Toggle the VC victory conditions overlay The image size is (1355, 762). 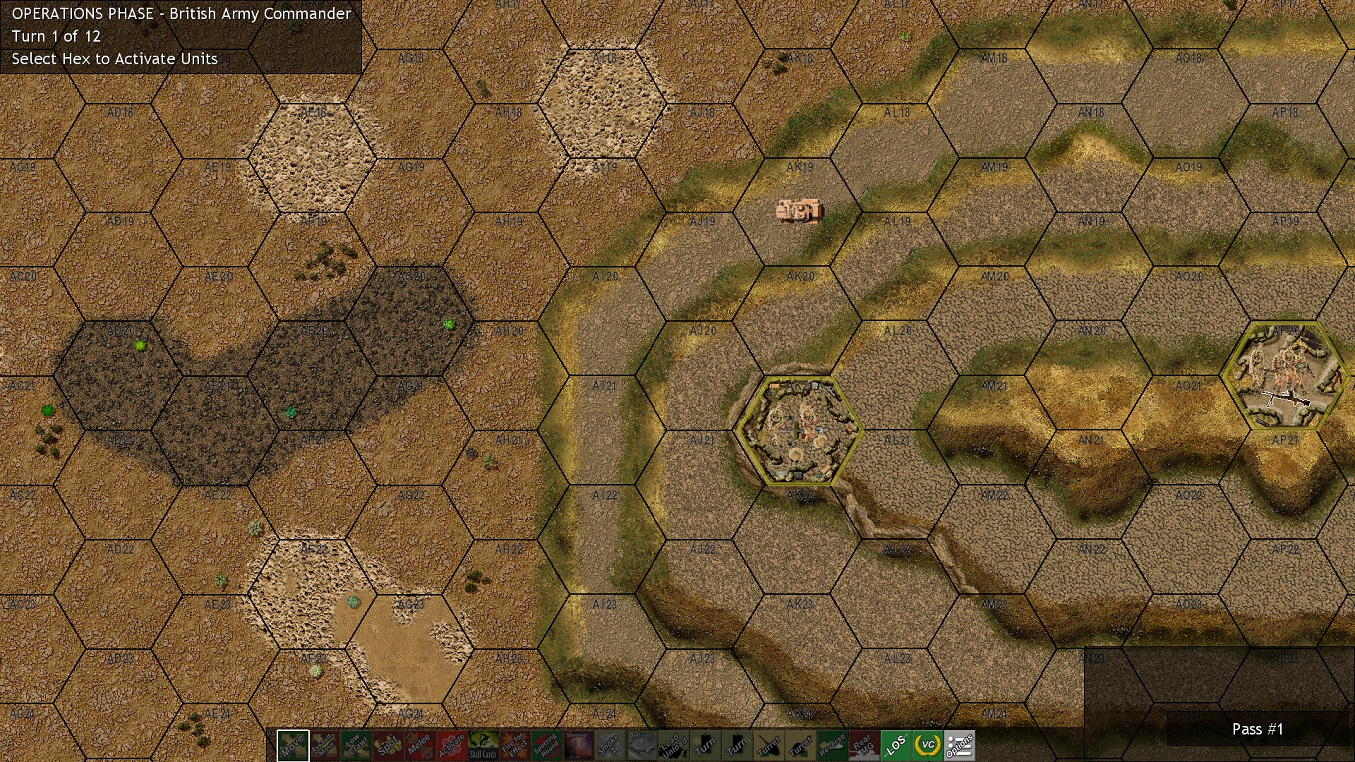tap(928, 746)
